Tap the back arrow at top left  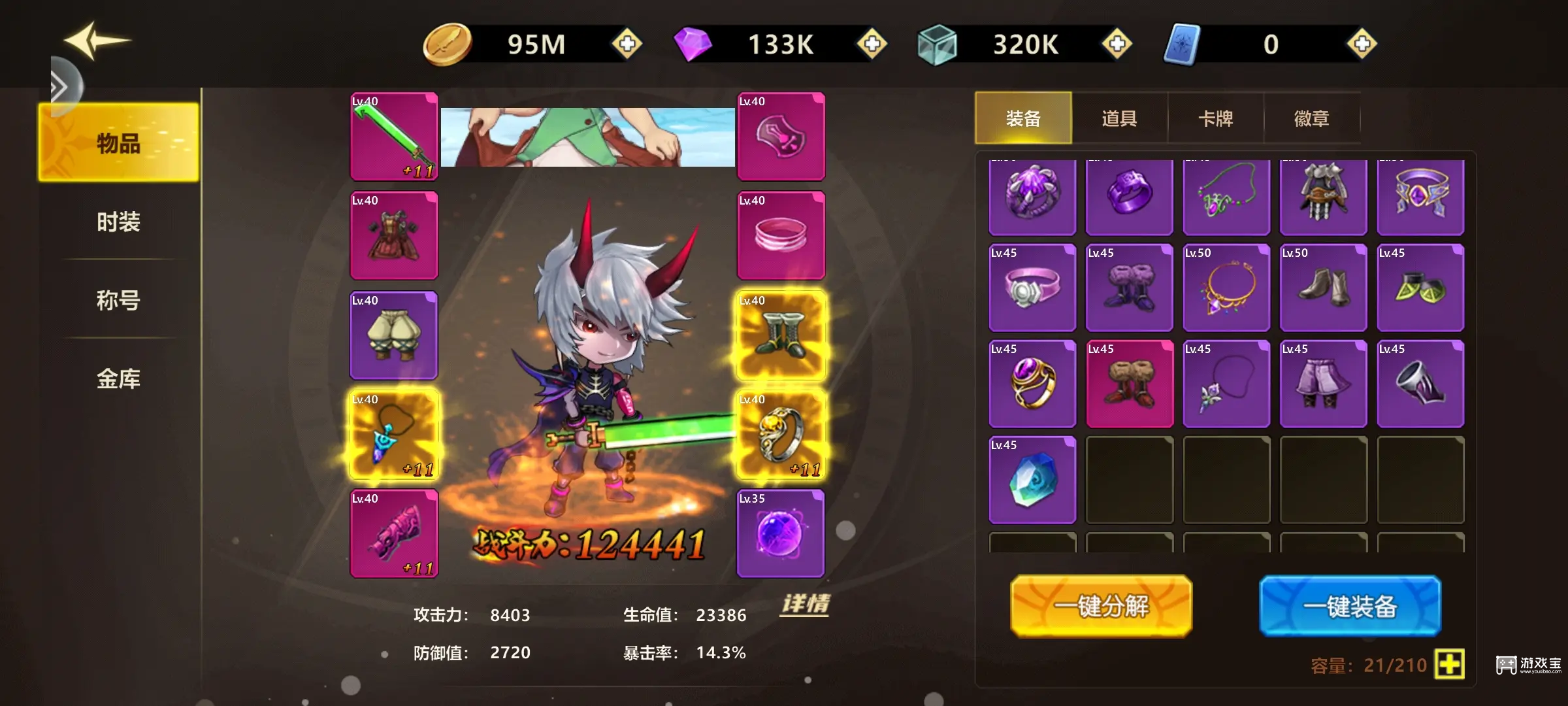95,41
